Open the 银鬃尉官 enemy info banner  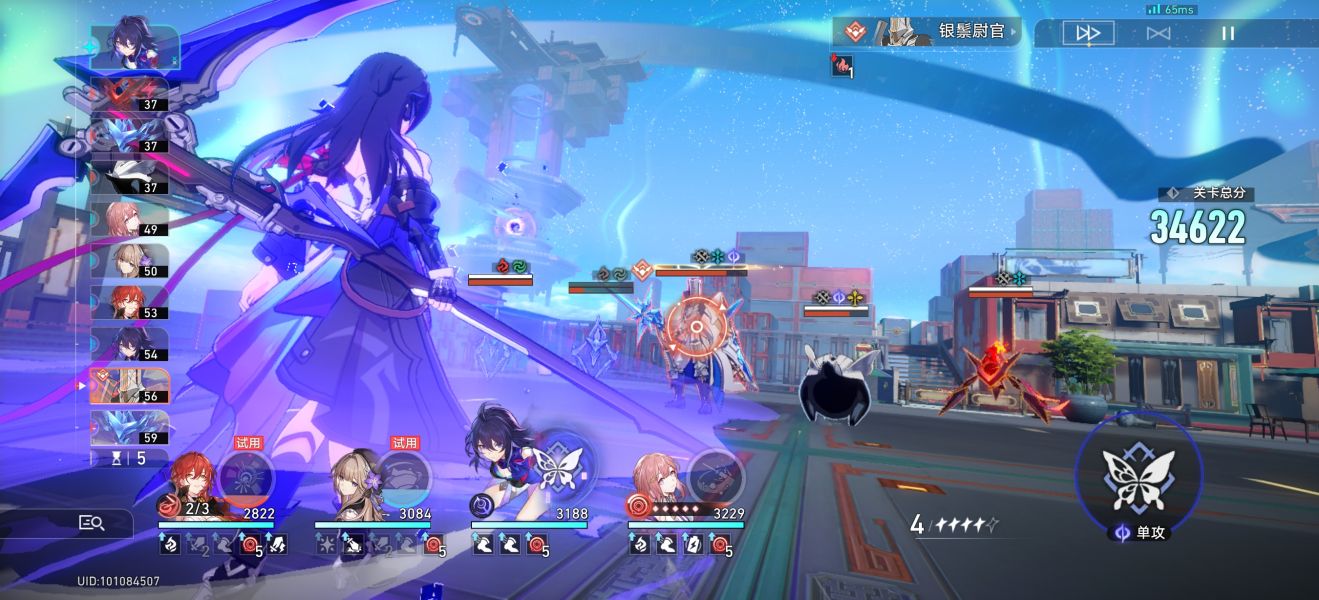[927, 32]
